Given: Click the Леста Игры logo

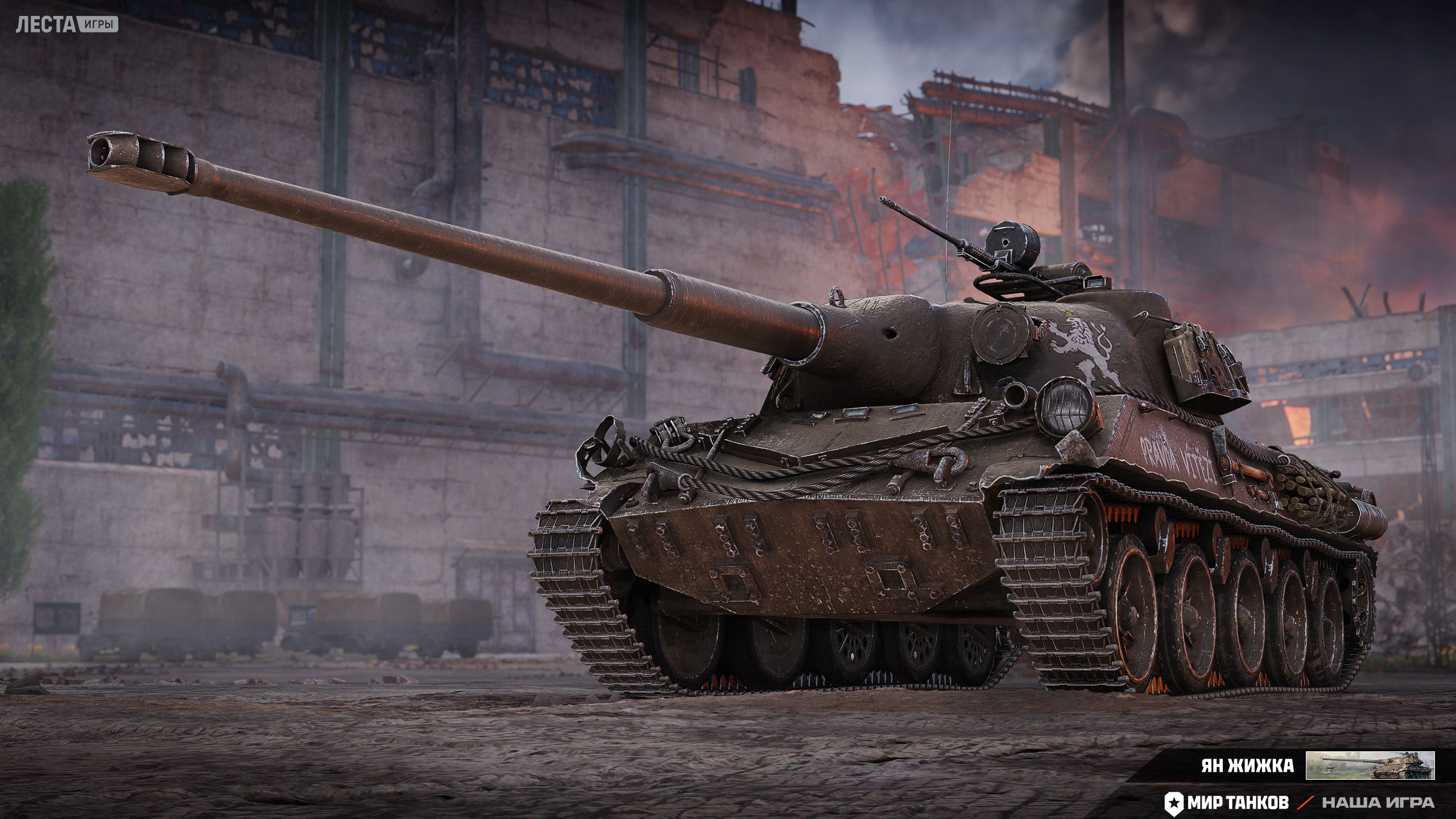Looking at the screenshot, I should pyautogui.click(x=67, y=24).
